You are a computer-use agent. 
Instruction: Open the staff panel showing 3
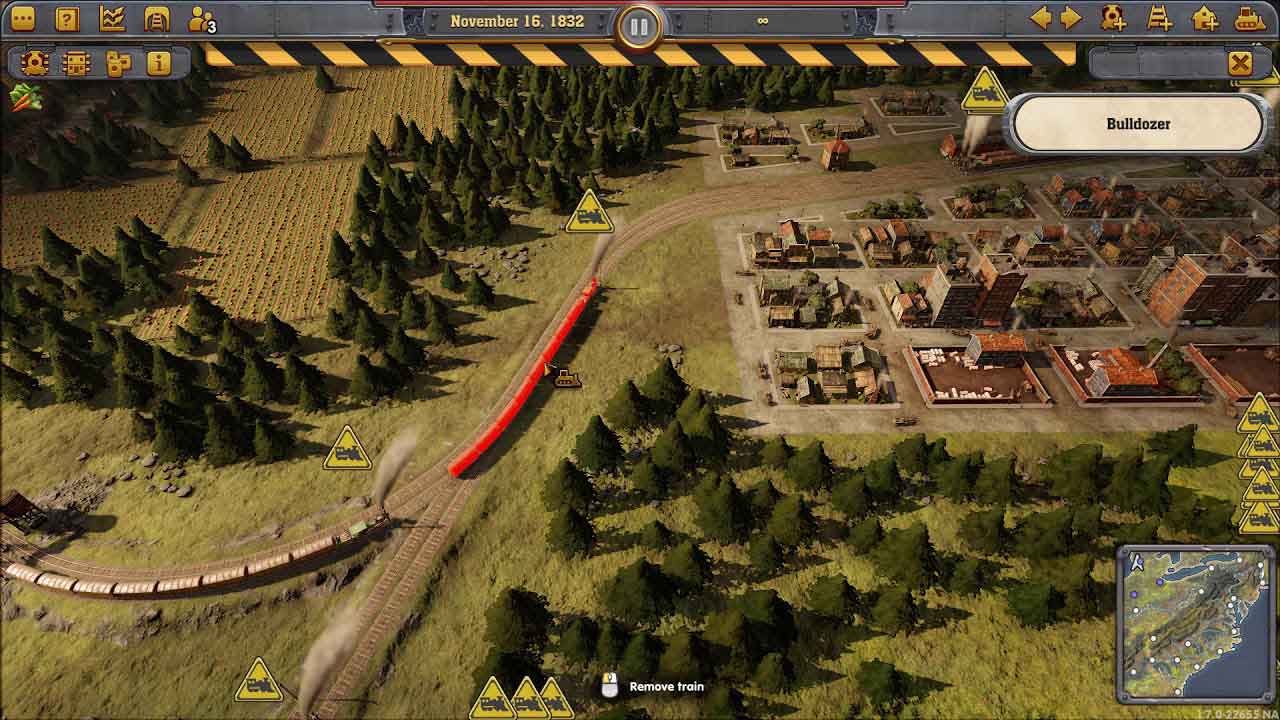coord(202,19)
